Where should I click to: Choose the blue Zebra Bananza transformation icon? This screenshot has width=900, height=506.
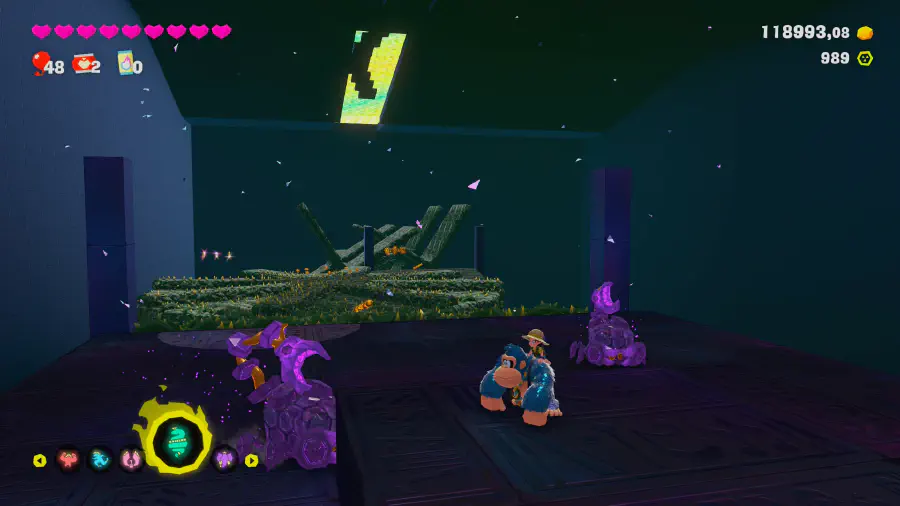coord(100,460)
